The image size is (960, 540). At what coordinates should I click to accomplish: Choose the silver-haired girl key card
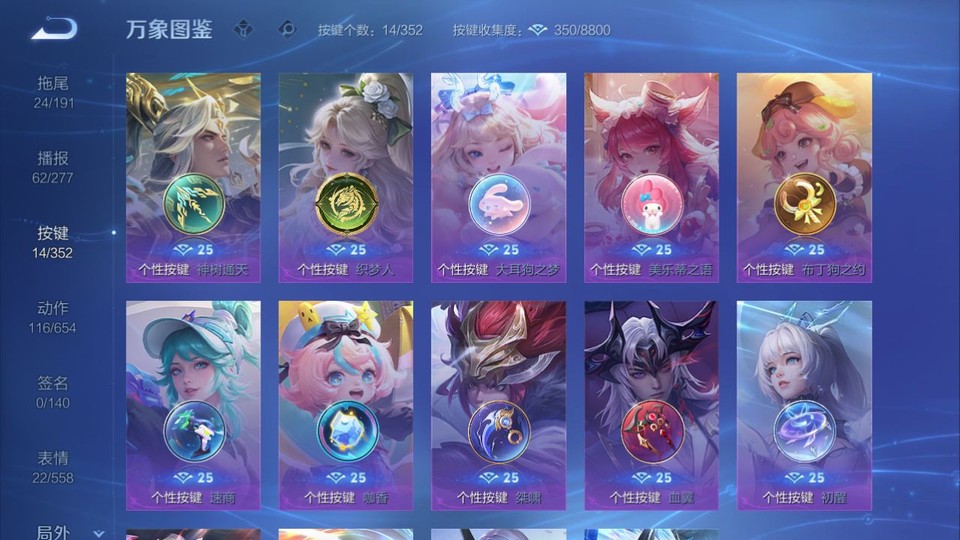point(804,405)
